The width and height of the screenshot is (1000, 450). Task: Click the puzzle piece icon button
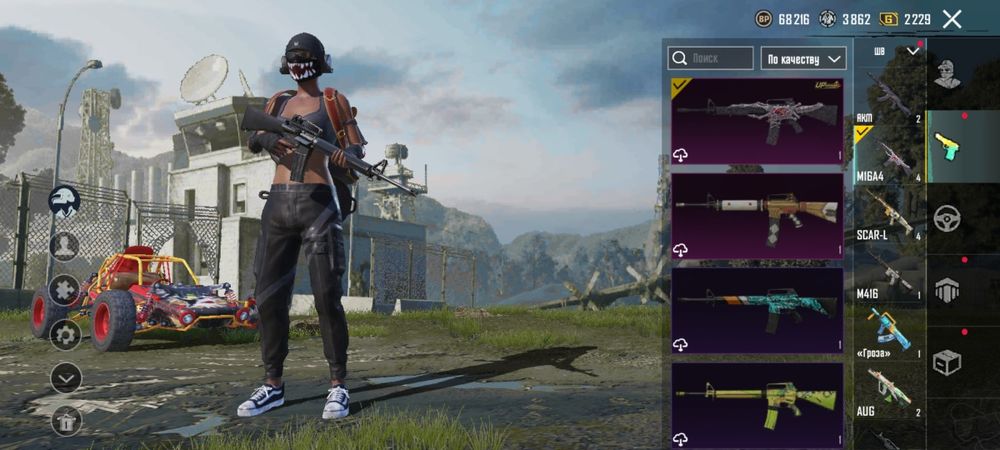[65, 289]
